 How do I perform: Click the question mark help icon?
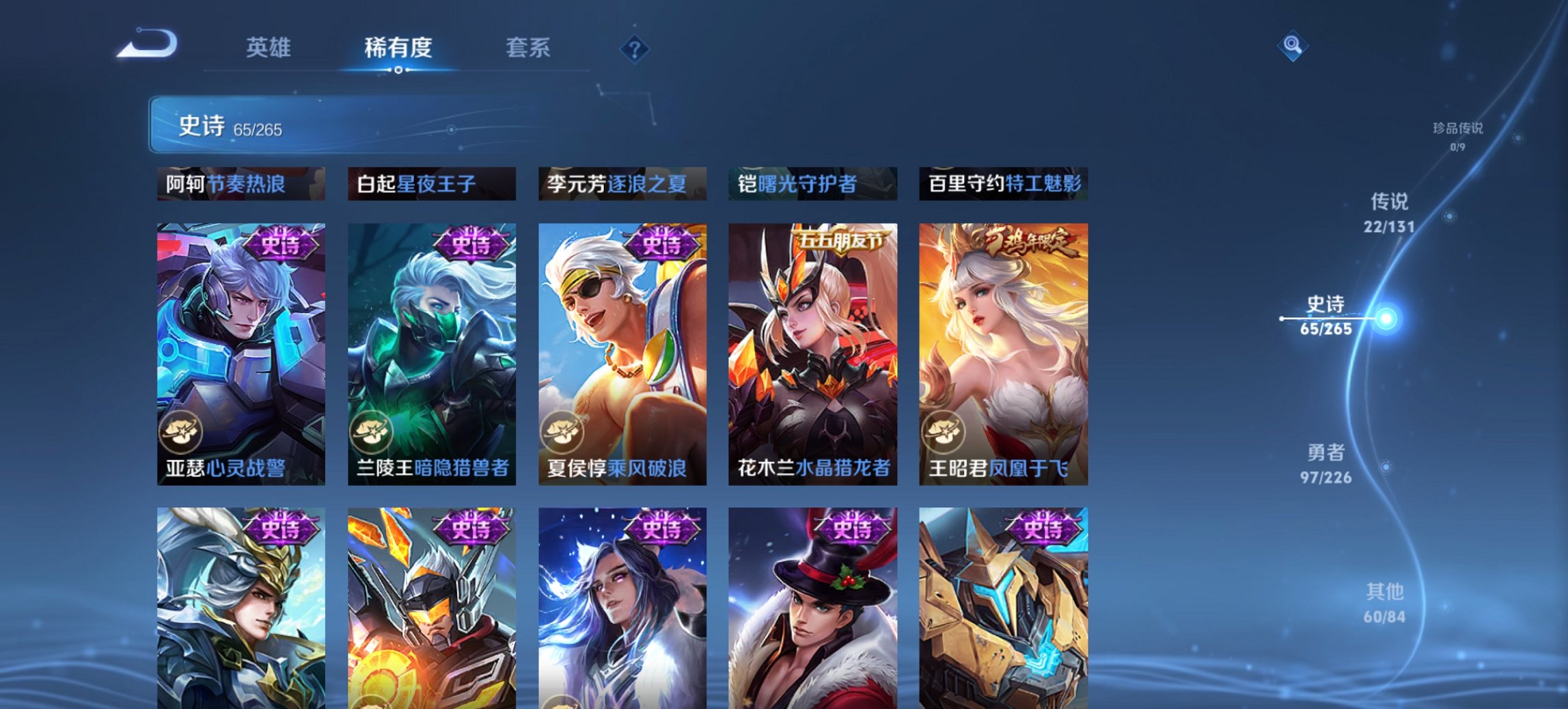click(x=635, y=48)
